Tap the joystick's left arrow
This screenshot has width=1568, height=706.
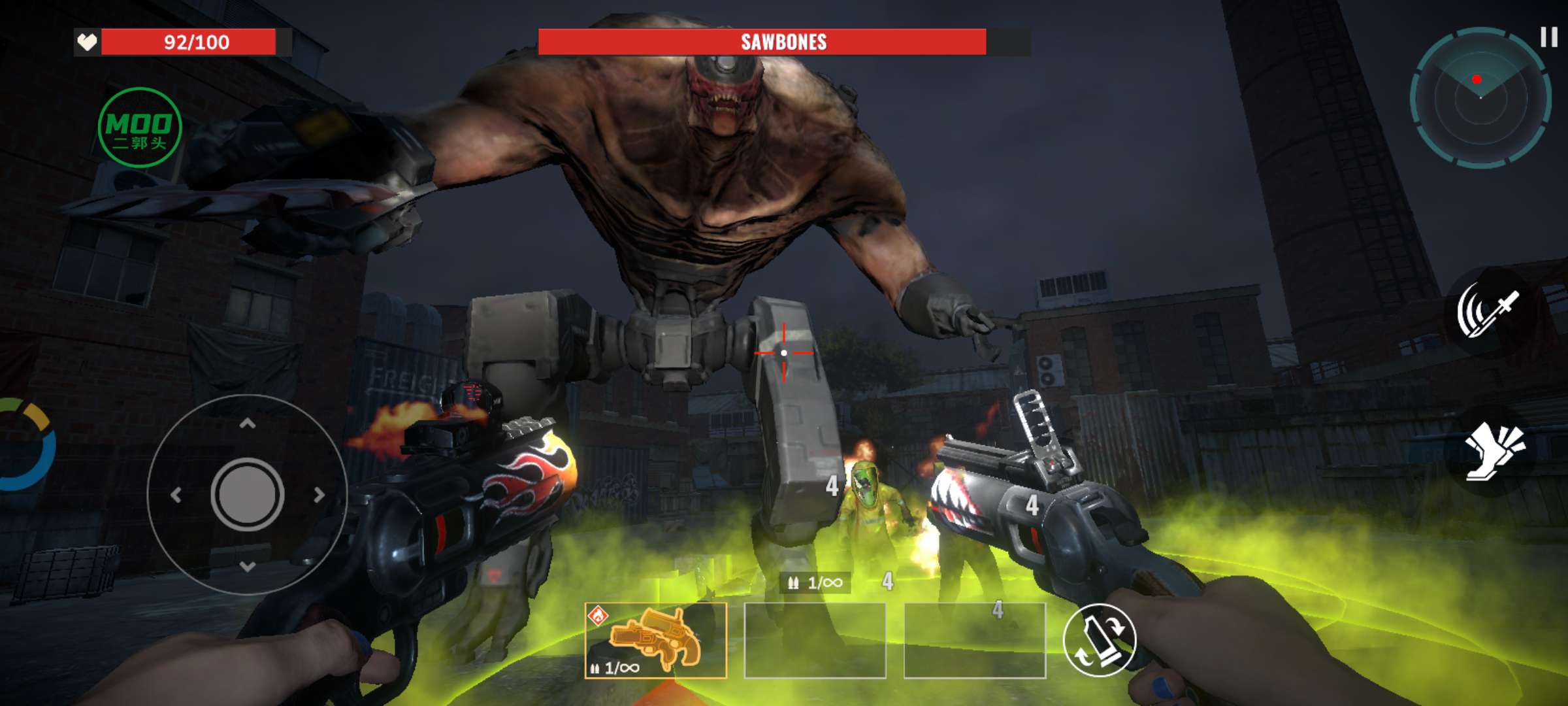pos(176,495)
